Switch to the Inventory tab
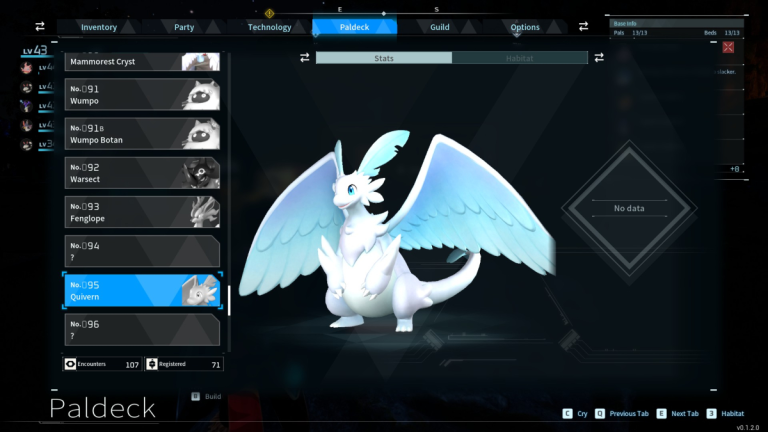Screen dimensions: 768x432 pyautogui.click(x=99, y=27)
